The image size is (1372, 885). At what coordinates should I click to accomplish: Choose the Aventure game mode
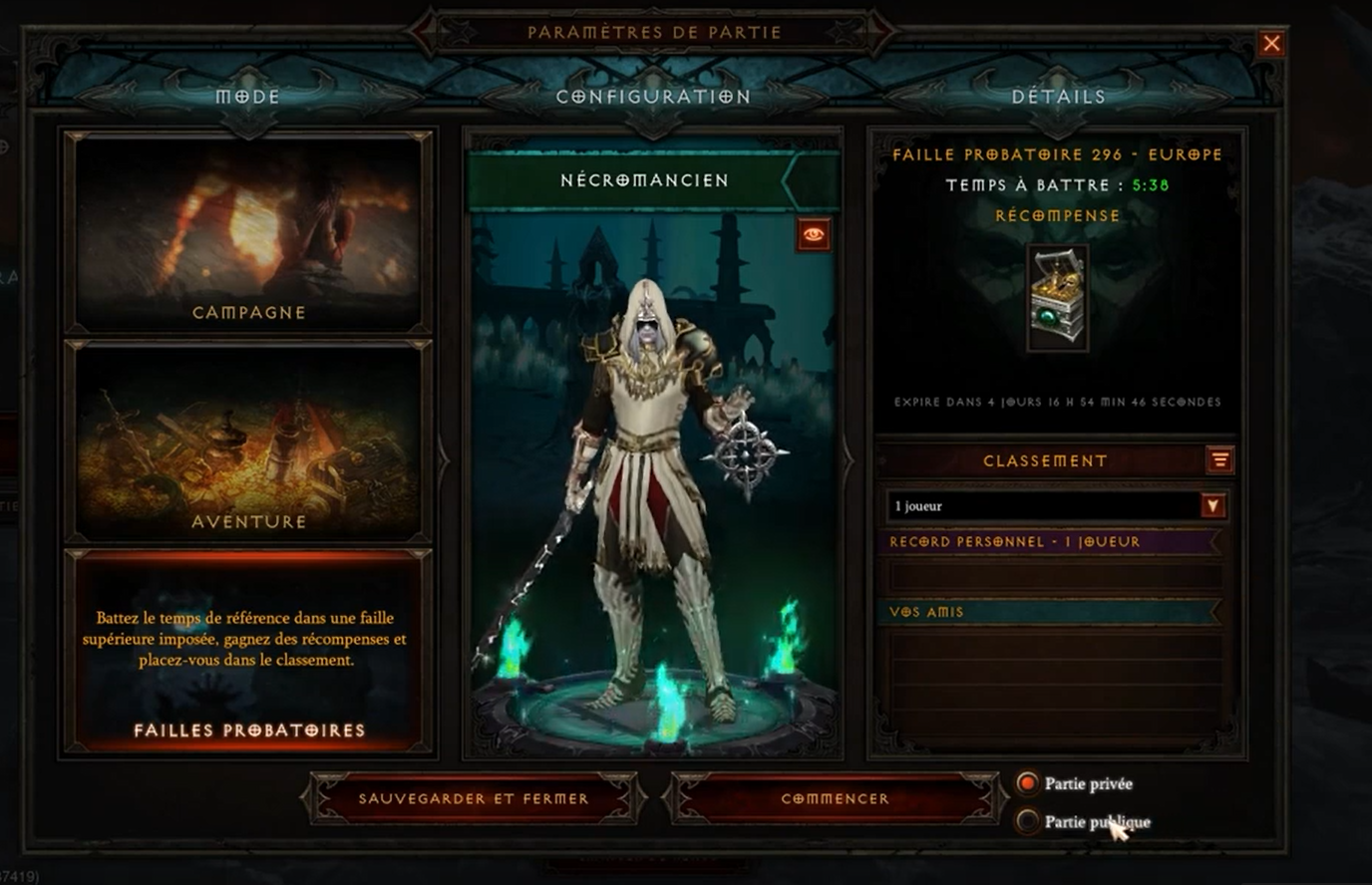[248, 441]
